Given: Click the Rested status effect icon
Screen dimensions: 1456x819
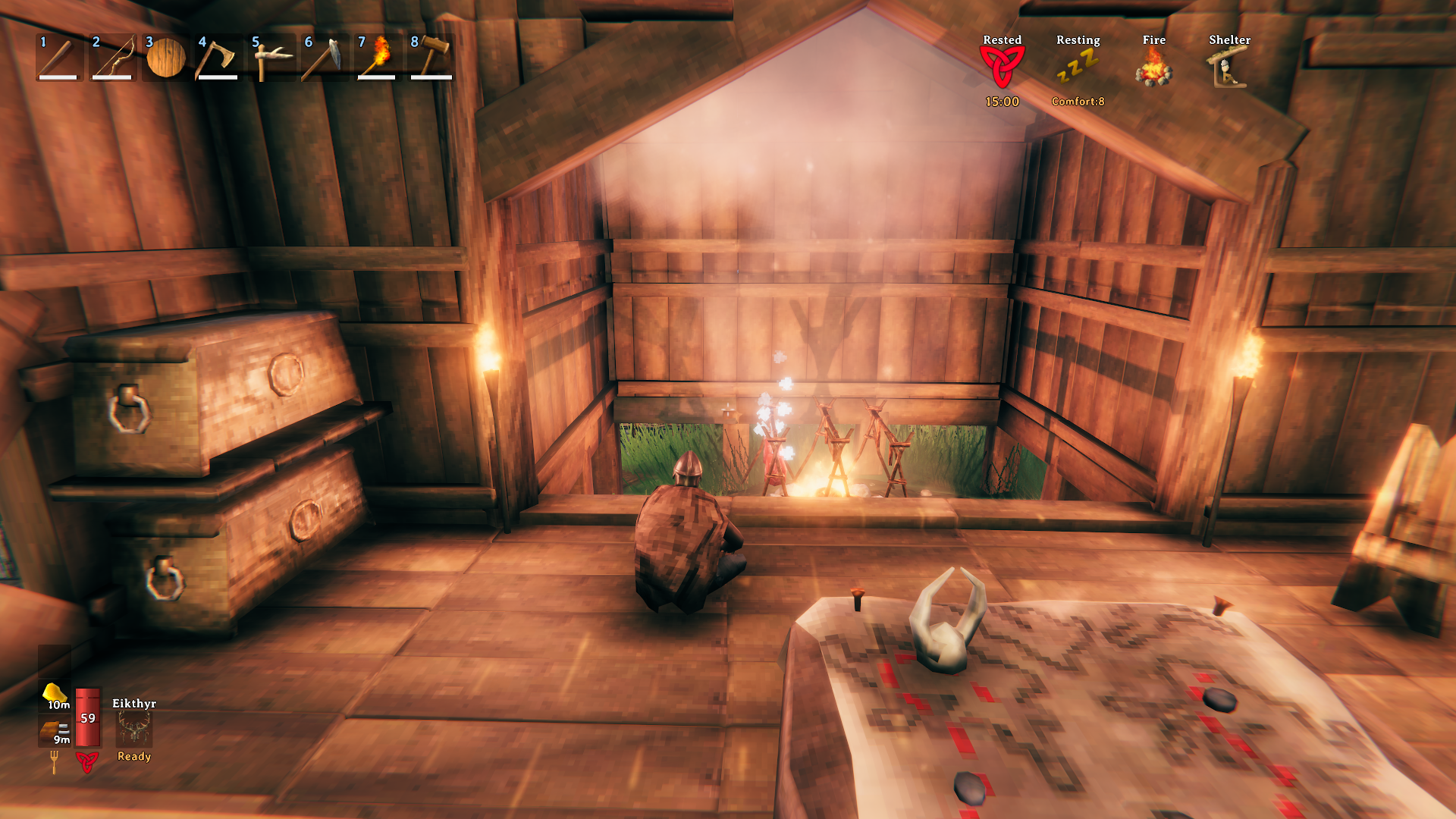Looking at the screenshot, I should [x=1001, y=64].
